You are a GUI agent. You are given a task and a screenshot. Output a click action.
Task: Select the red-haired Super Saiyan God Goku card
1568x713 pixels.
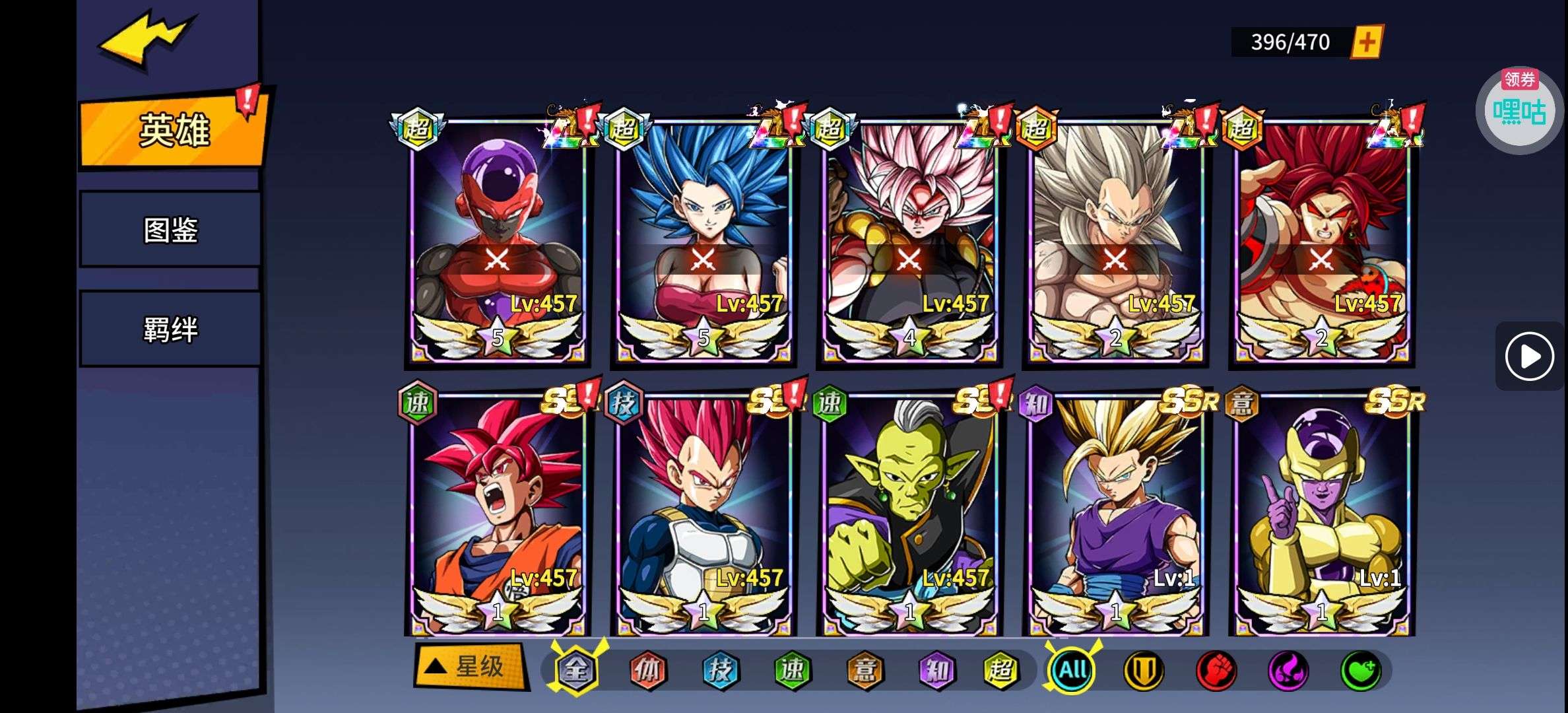coord(498,515)
